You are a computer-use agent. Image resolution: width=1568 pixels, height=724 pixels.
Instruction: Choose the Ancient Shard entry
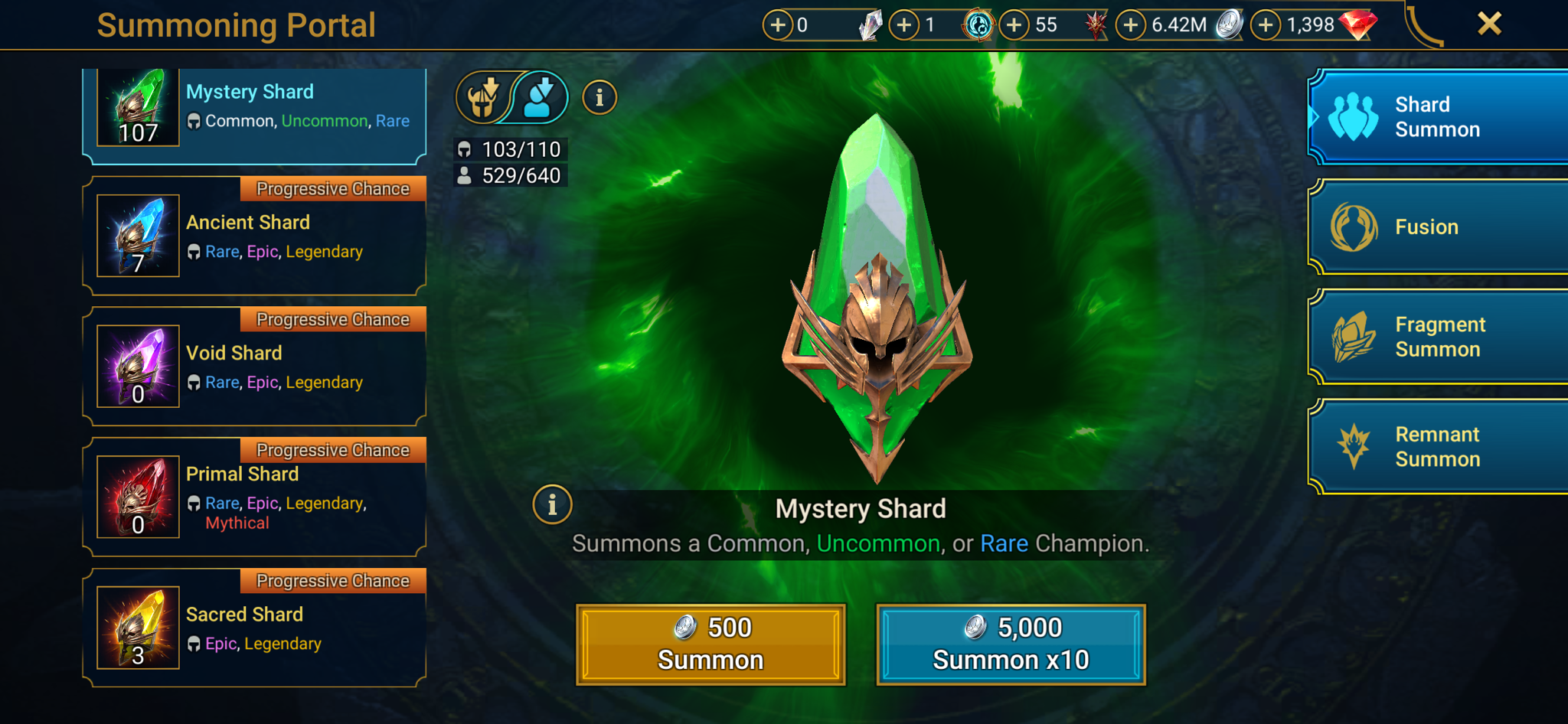tap(254, 236)
